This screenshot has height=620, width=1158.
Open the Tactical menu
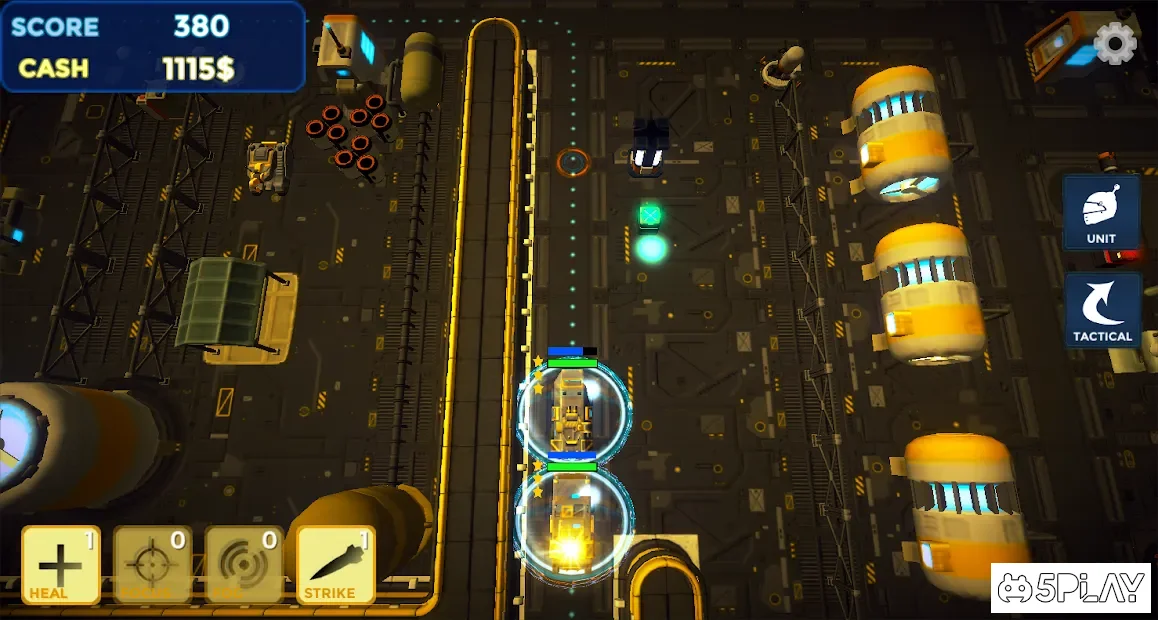click(x=1102, y=310)
